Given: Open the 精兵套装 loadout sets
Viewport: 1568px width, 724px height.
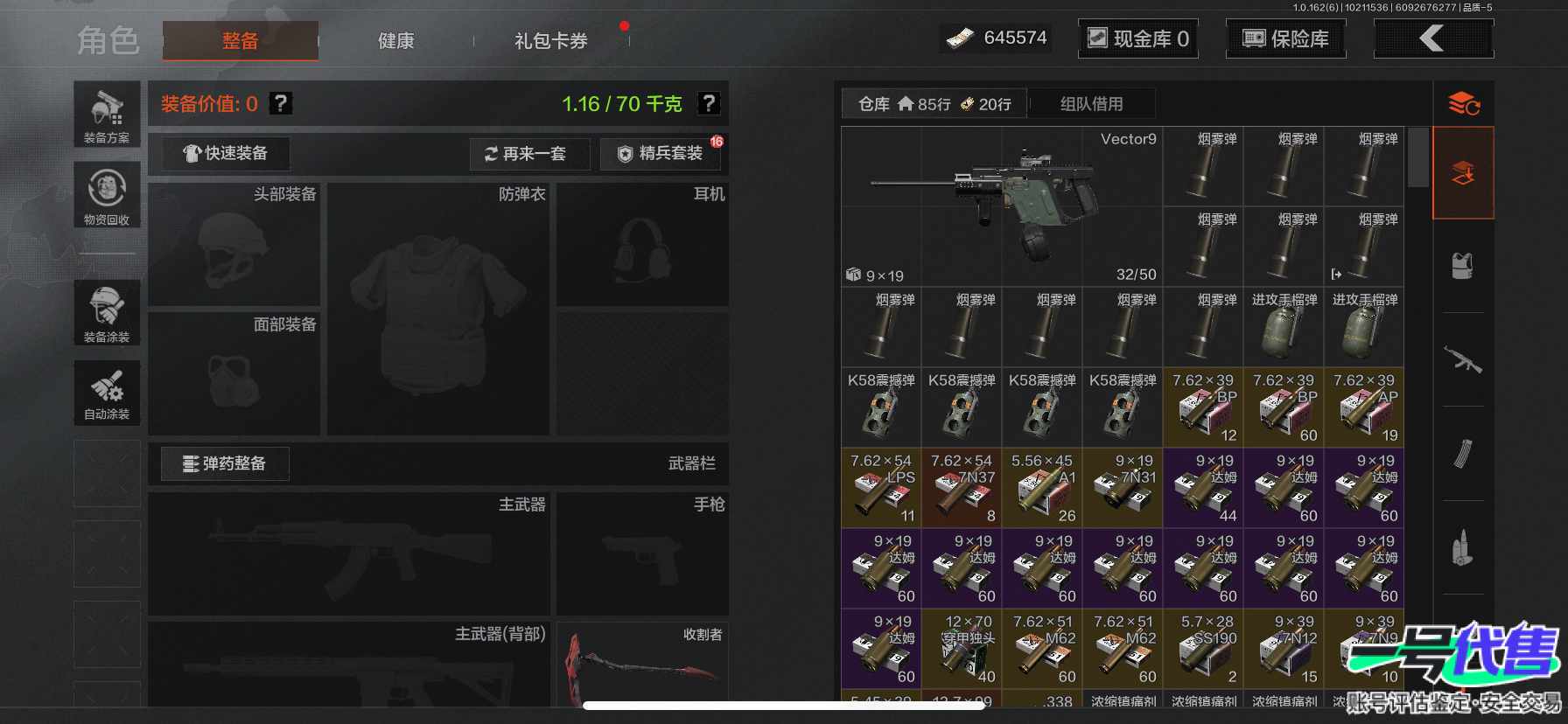Looking at the screenshot, I should (661, 154).
